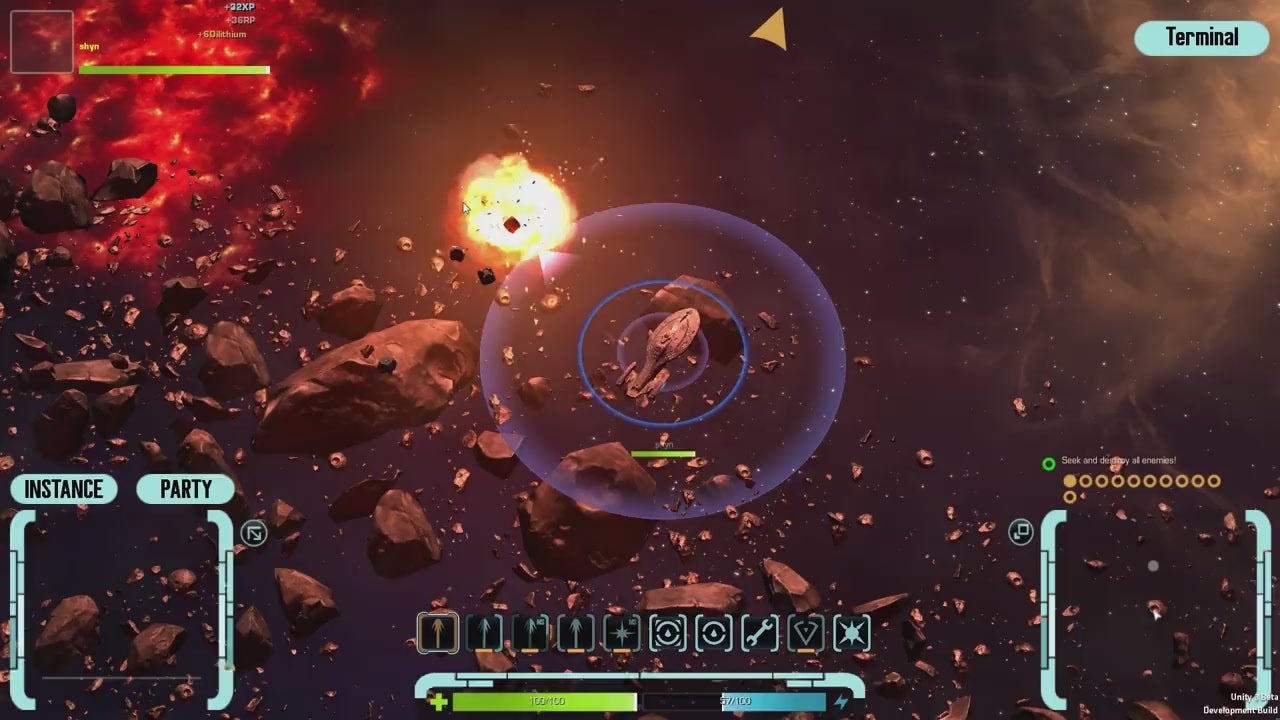Image resolution: width=1280 pixels, height=720 pixels.
Task: Select the 'Seek and destroy all enemies' objective
Action: tap(1118, 461)
